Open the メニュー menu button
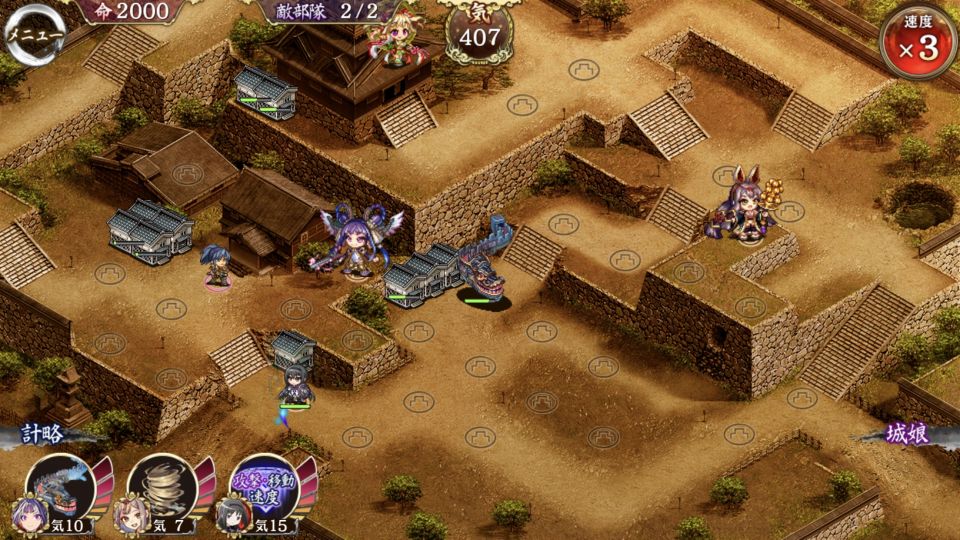The image size is (960, 540). click(35, 33)
